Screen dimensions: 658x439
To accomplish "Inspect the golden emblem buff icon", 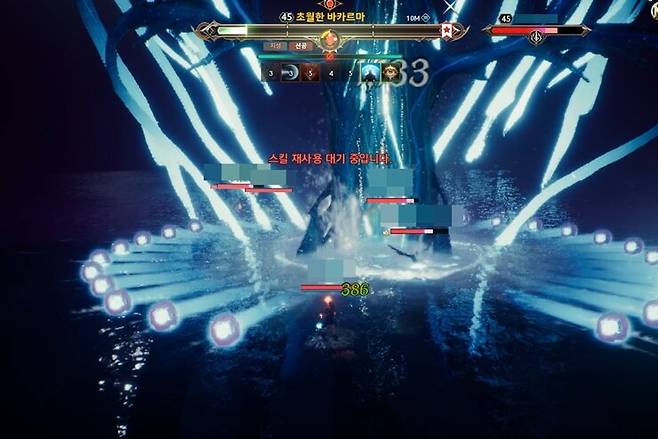I will point(392,72).
